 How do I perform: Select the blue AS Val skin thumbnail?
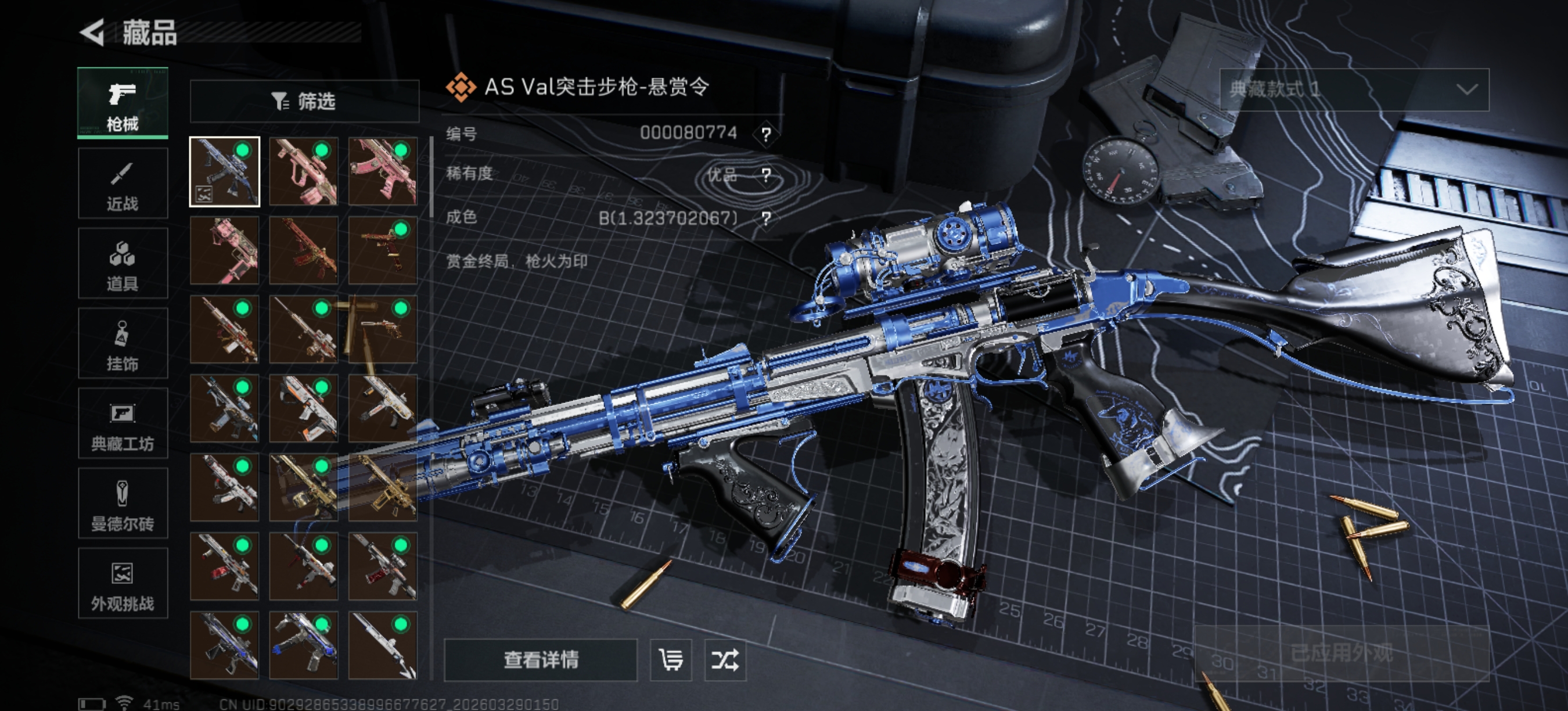point(225,172)
